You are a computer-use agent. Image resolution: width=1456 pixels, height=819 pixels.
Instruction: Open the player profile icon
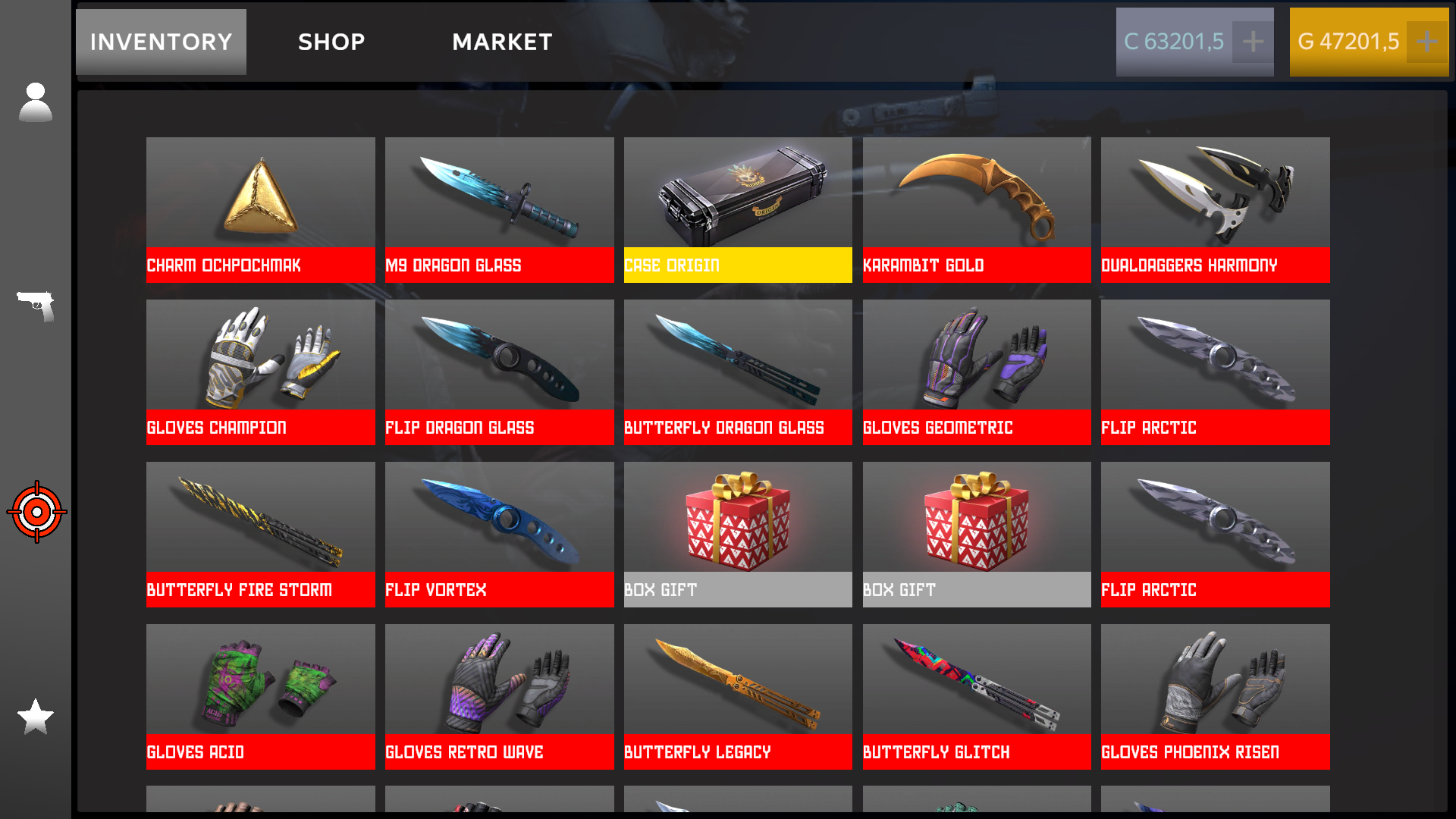coord(35,101)
